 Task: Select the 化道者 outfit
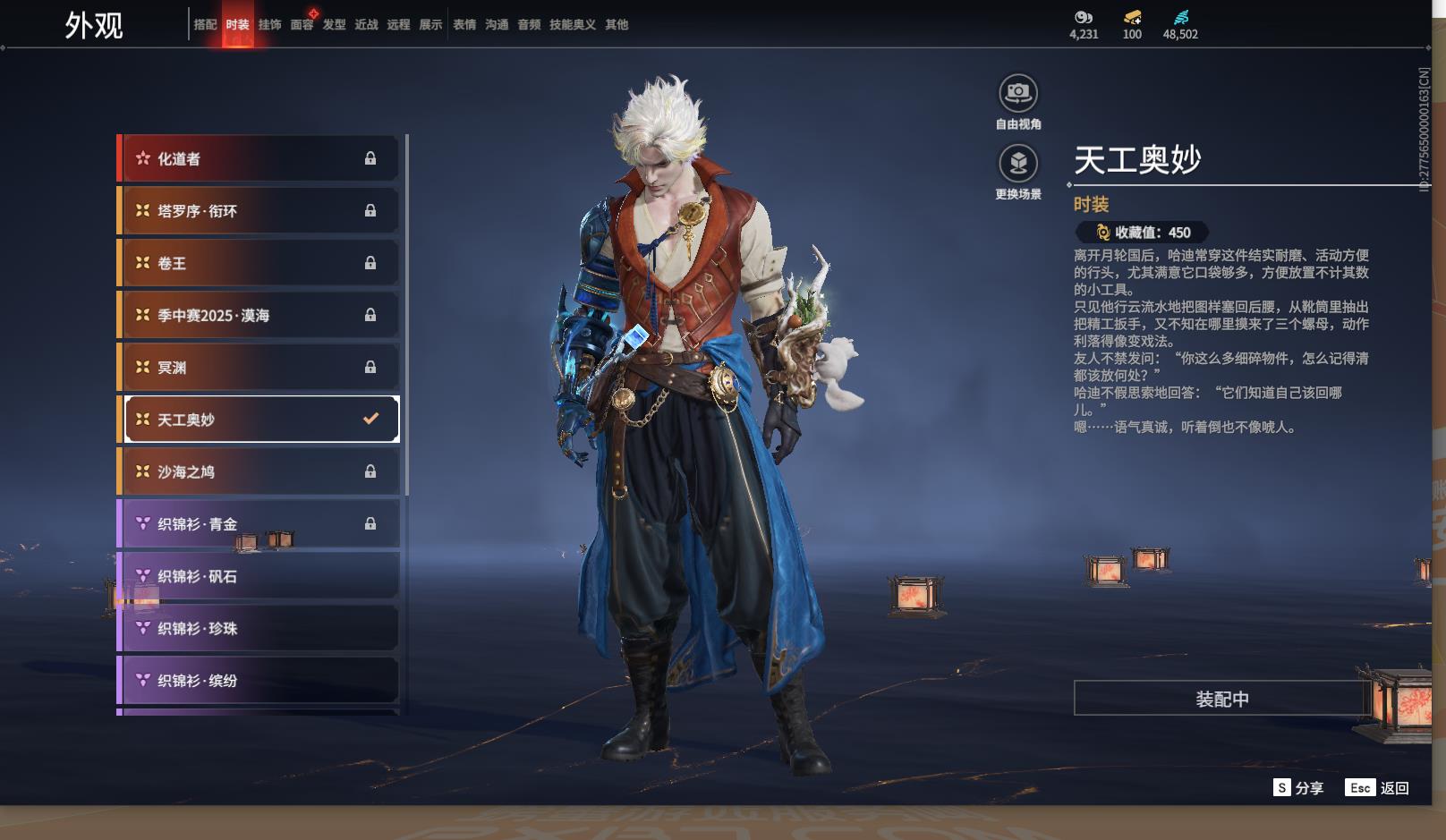pos(259,159)
